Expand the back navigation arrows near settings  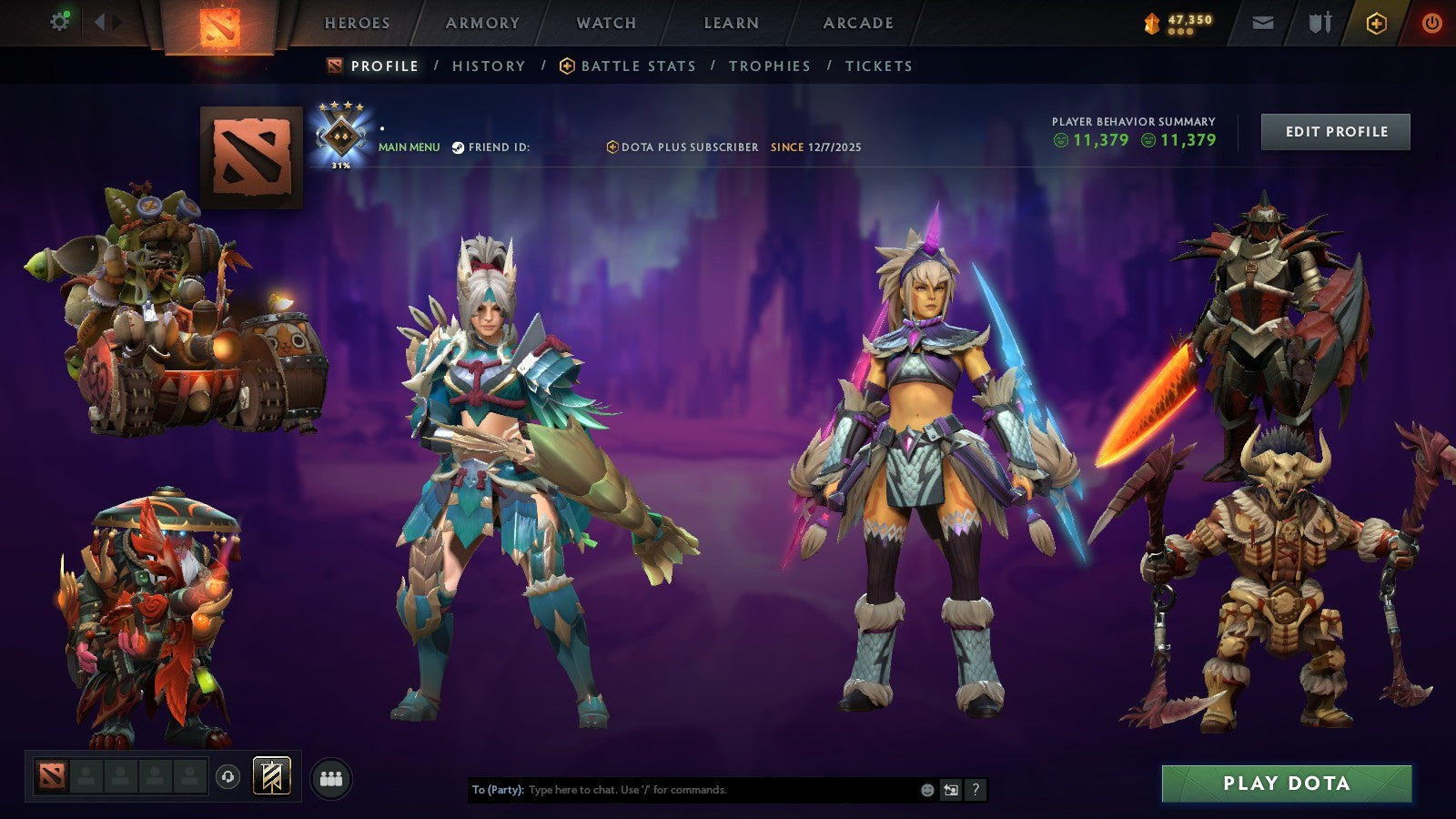point(100,20)
